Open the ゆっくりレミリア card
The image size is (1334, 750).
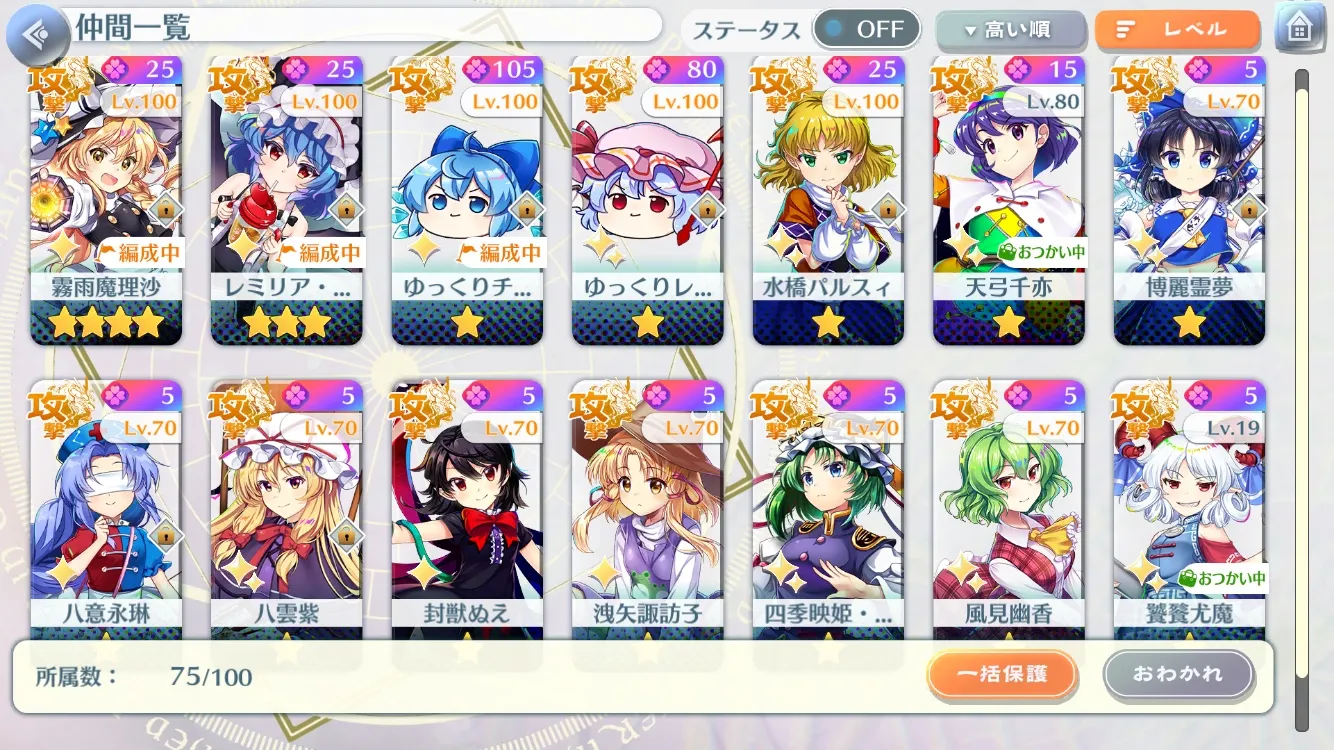click(x=648, y=200)
